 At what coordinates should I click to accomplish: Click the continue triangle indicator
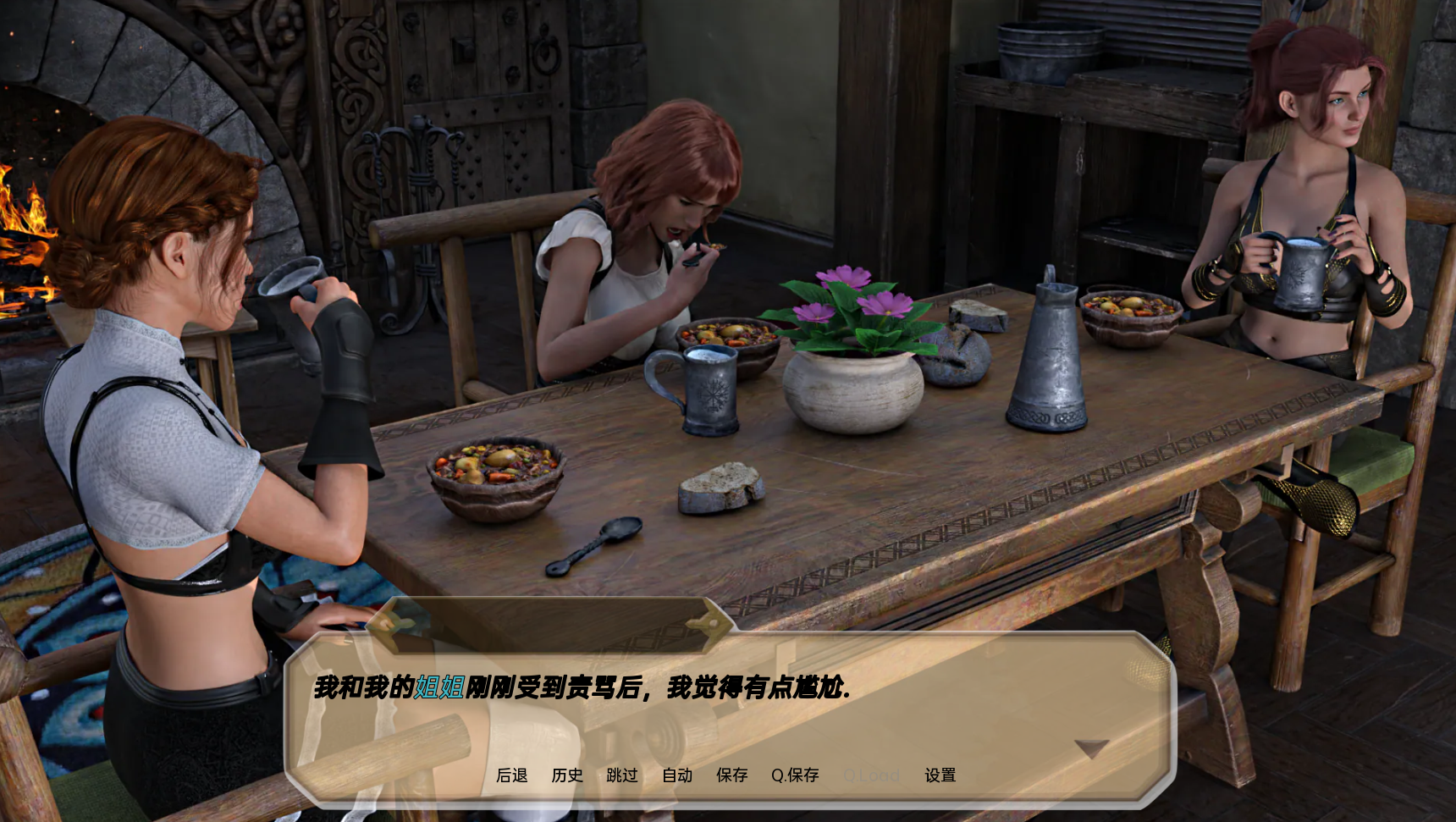pyautogui.click(x=1090, y=748)
